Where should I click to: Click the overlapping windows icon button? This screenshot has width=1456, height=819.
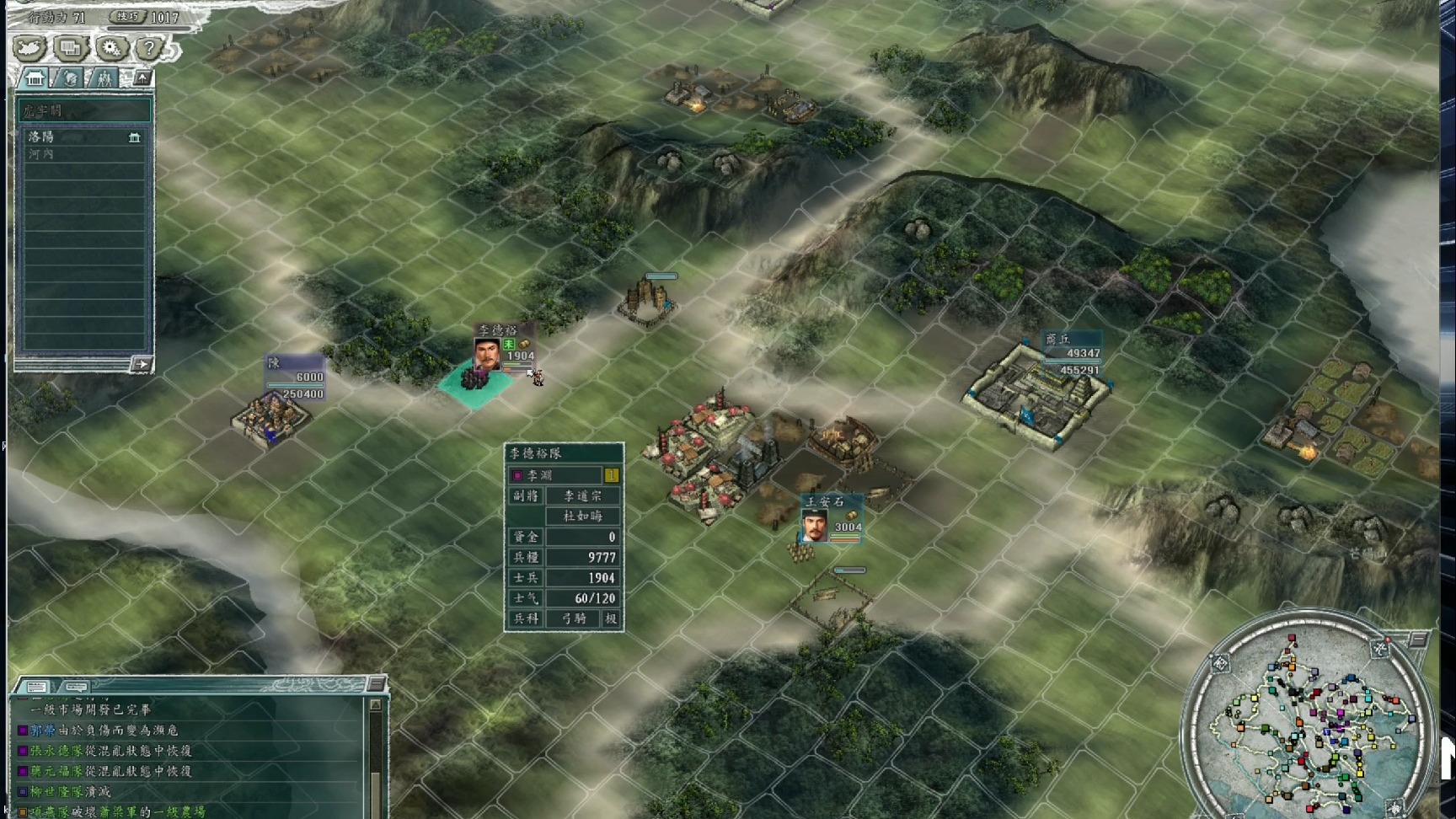point(71,49)
